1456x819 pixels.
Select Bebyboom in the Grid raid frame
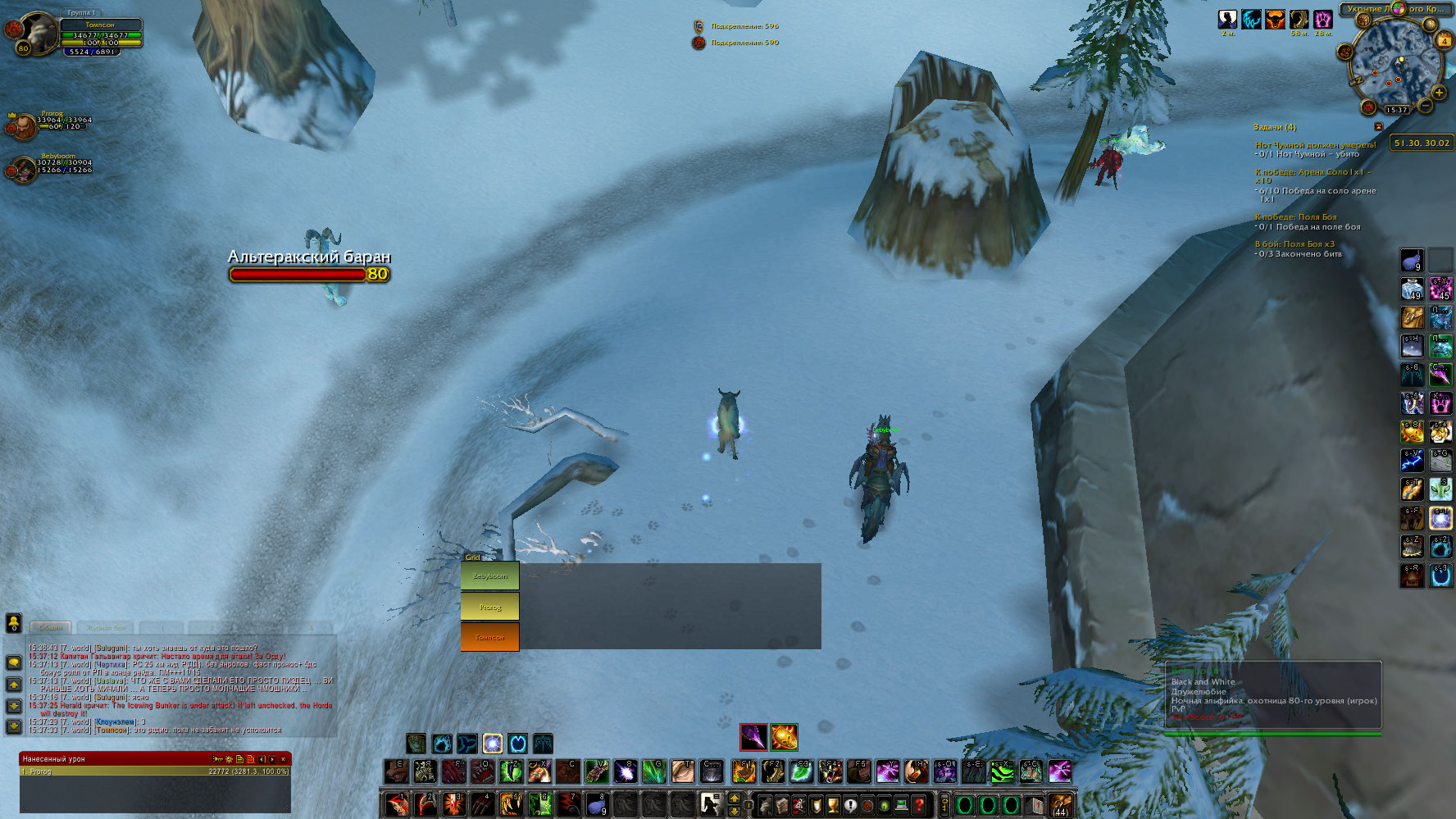coord(489,576)
